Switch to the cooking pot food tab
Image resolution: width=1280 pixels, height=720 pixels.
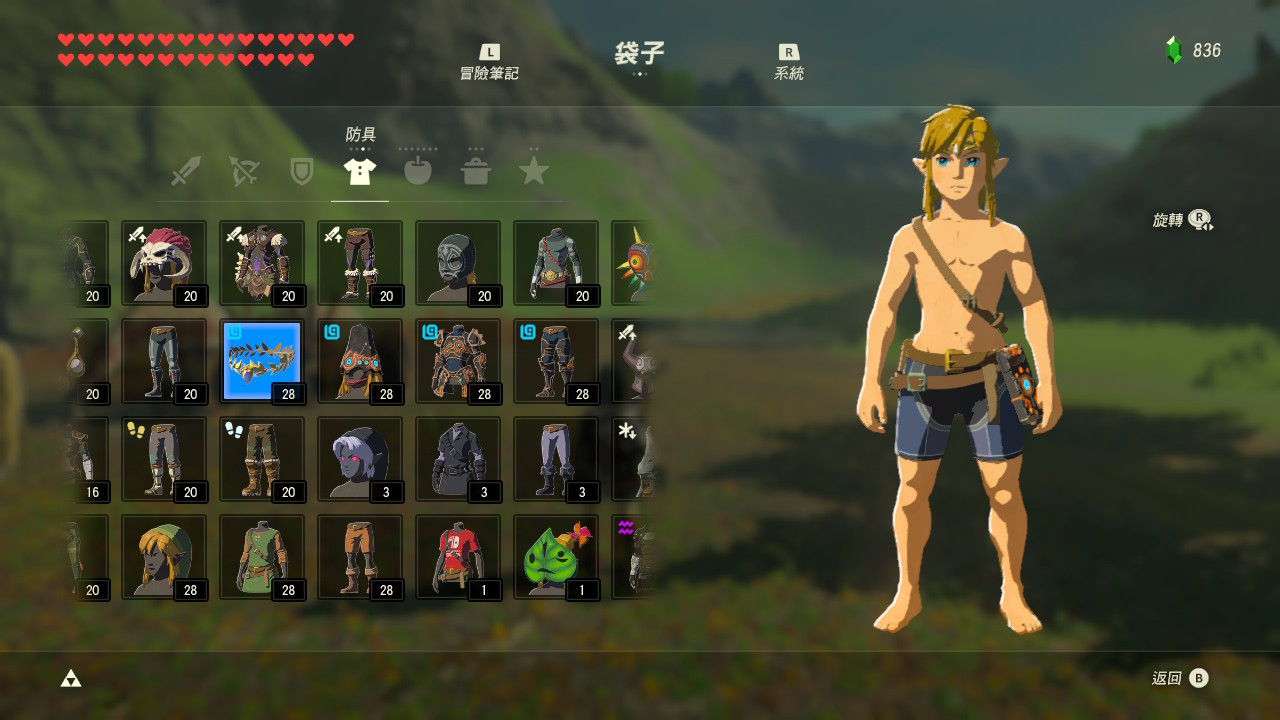coord(476,171)
